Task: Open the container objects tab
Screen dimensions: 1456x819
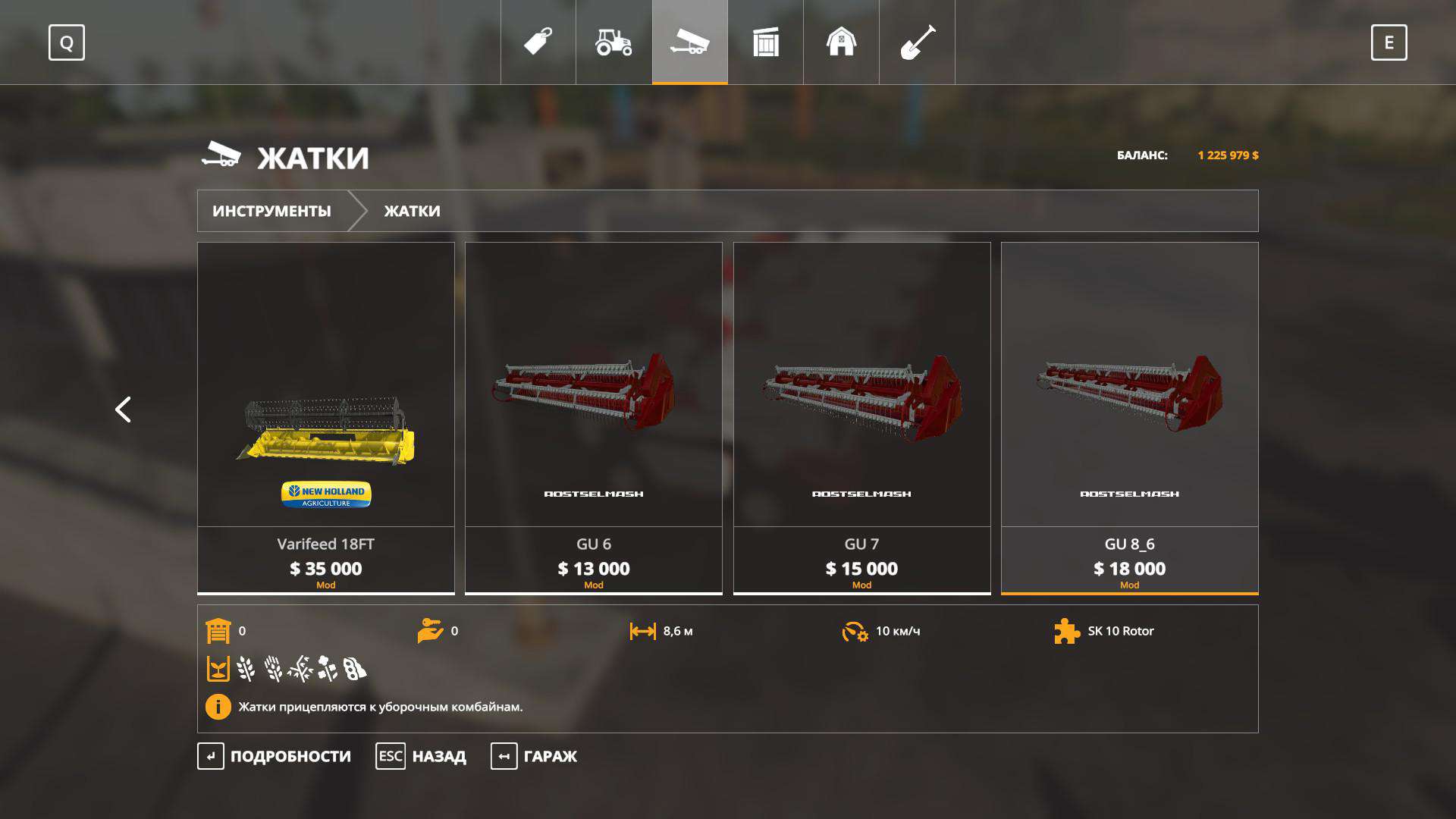Action: click(x=765, y=42)
